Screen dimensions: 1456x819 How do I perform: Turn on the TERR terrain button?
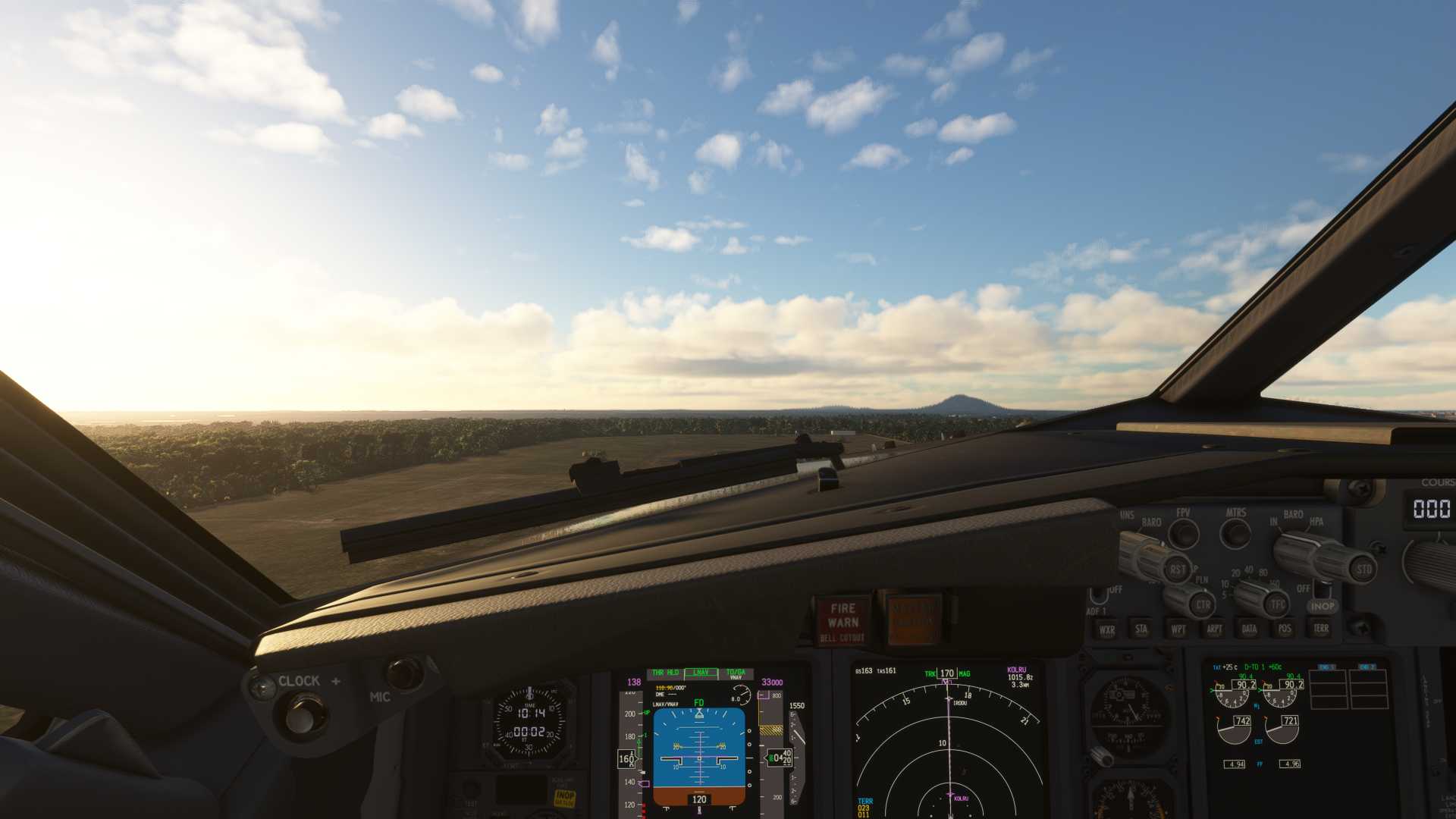click(1321, 628)
